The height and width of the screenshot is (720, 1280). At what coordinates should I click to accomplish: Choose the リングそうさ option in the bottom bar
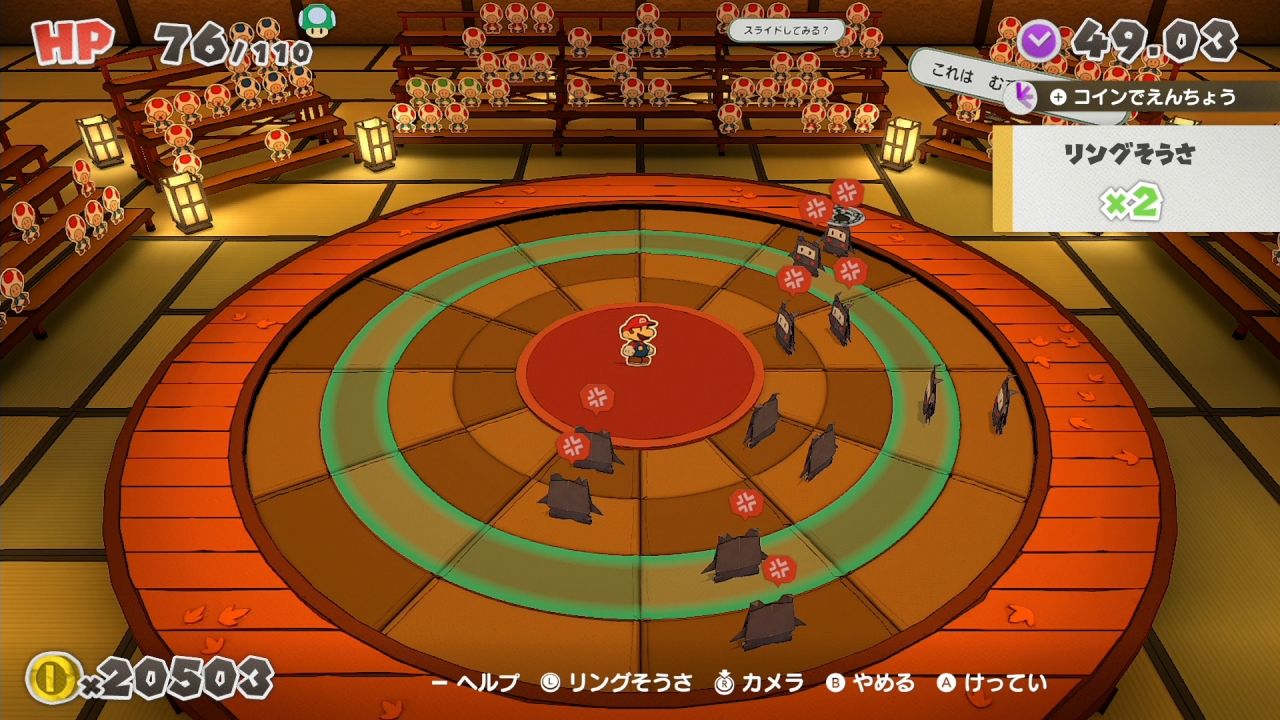click(616, 683)
